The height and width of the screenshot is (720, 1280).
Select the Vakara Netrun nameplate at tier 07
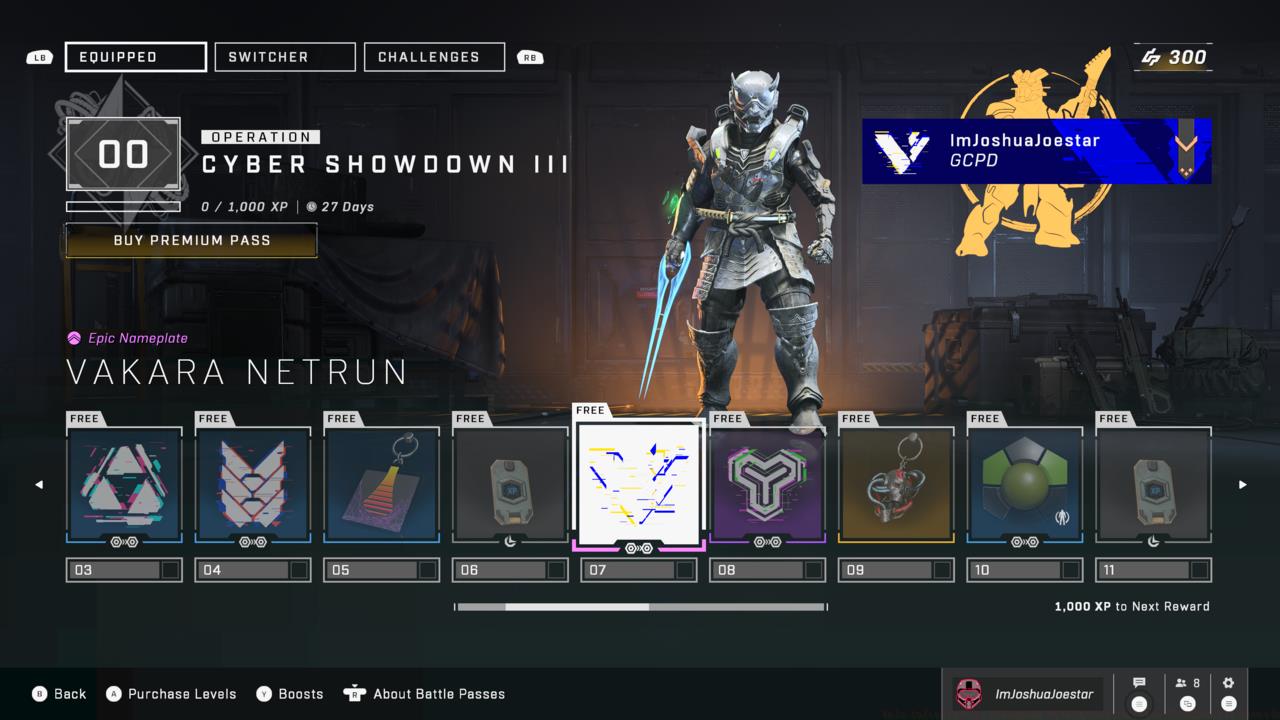point(640,485)
